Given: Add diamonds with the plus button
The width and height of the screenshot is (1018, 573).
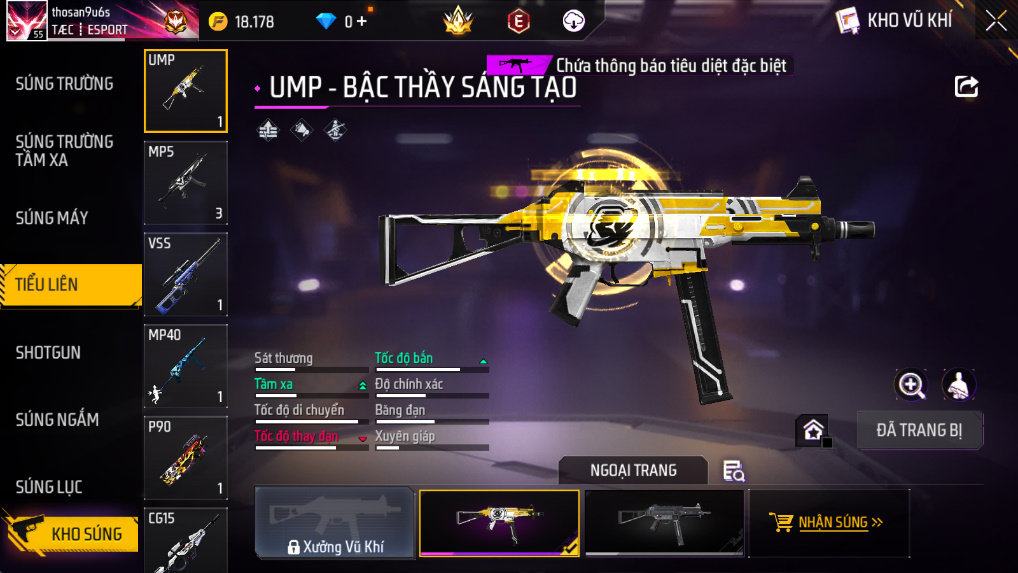Looking at the screenshot, I should pyautogui.click(x=361, y=21).
